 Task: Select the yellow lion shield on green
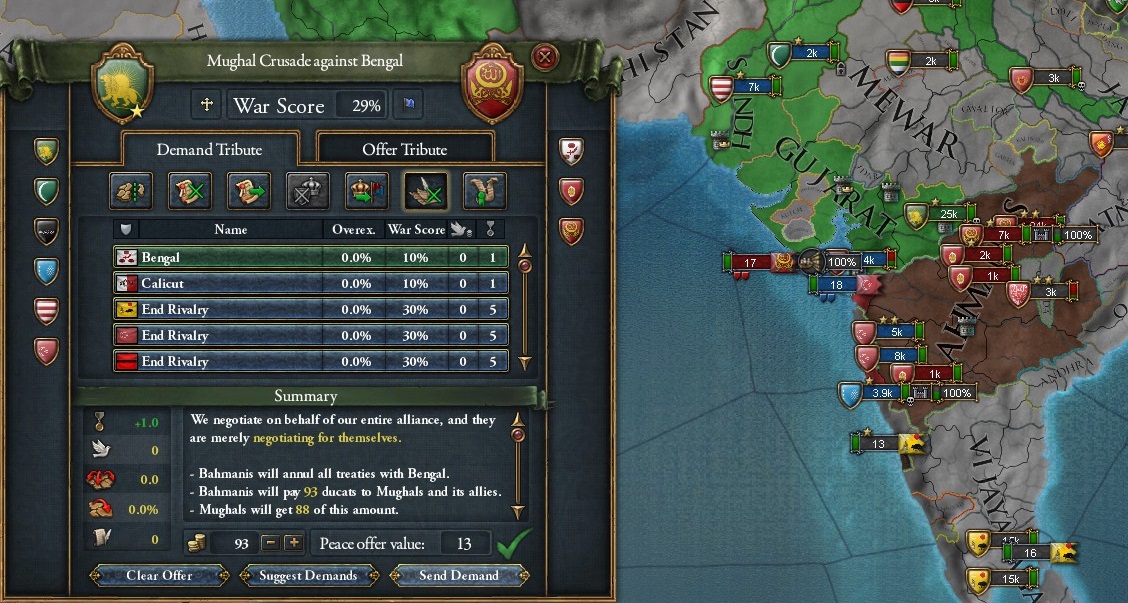[46, 150]
